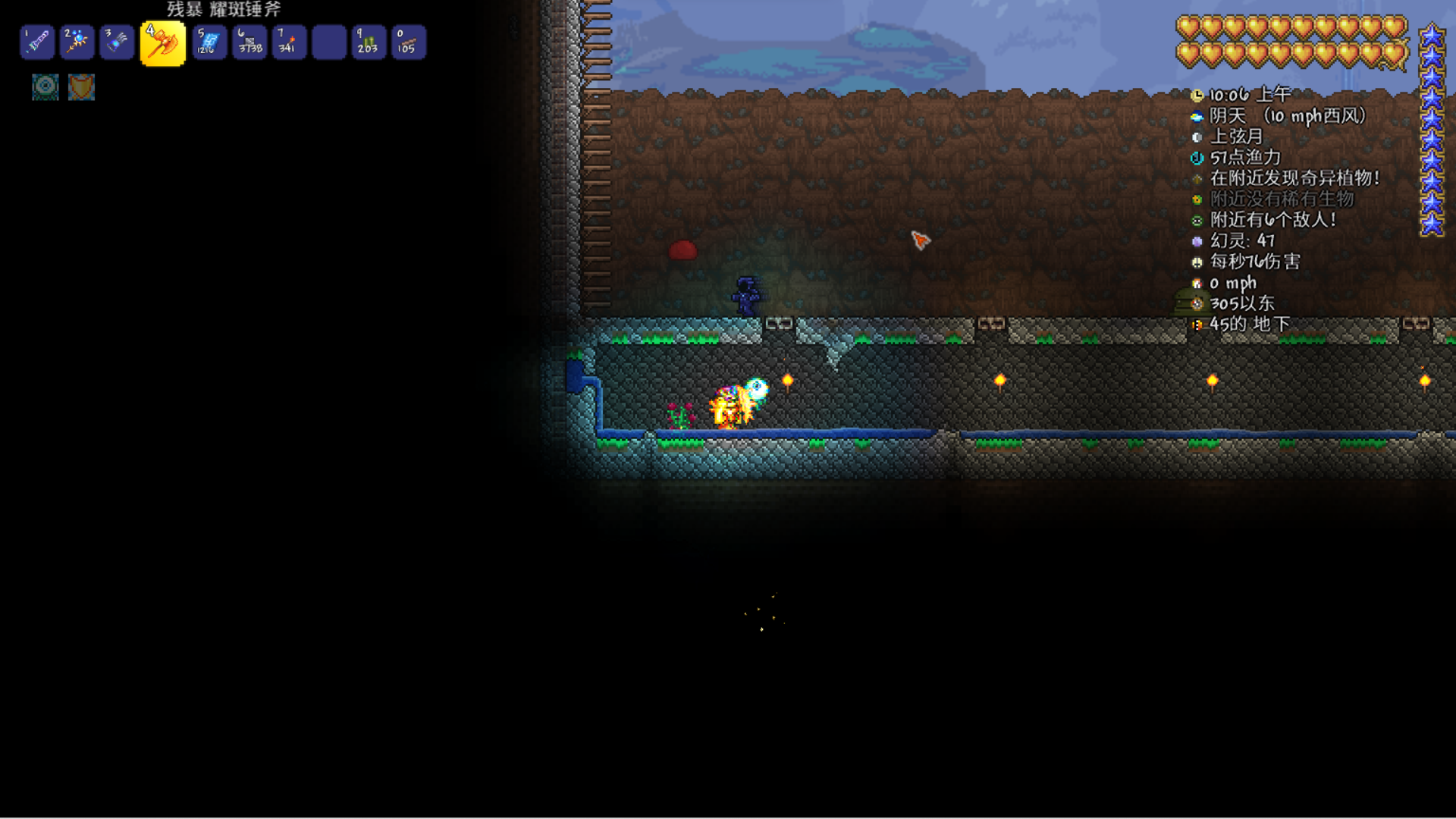Select the green item stack of 203
Image resolution: width=1456 pixels, height=819 pixels.
(x=369, y=42)
